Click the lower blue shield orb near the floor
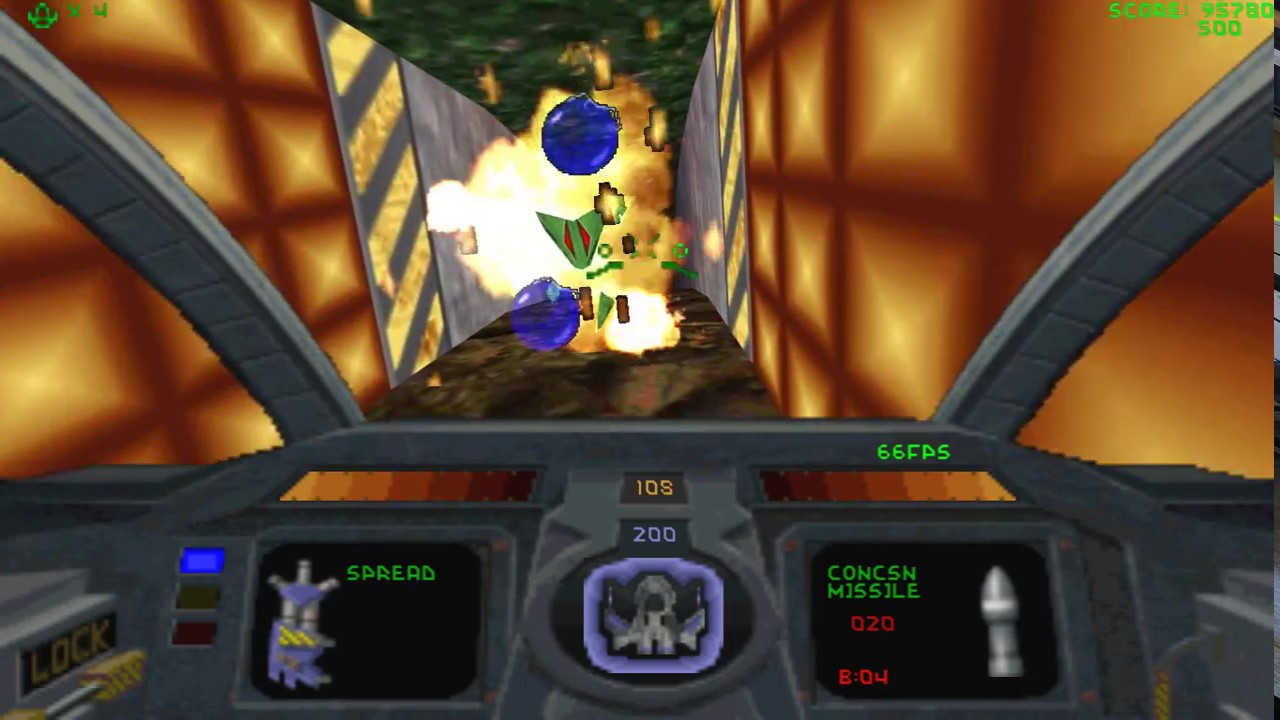 pos(545,315)
